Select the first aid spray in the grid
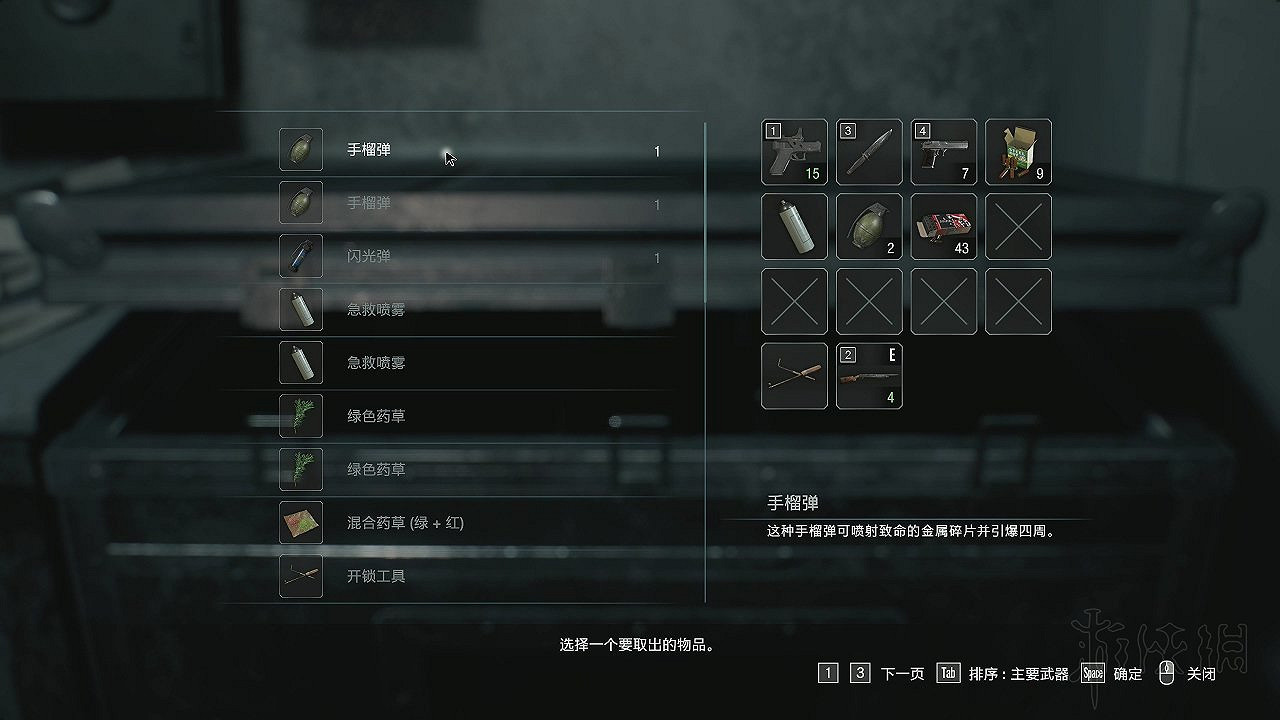Screen dimensions: 1280x720 point(794,227)
